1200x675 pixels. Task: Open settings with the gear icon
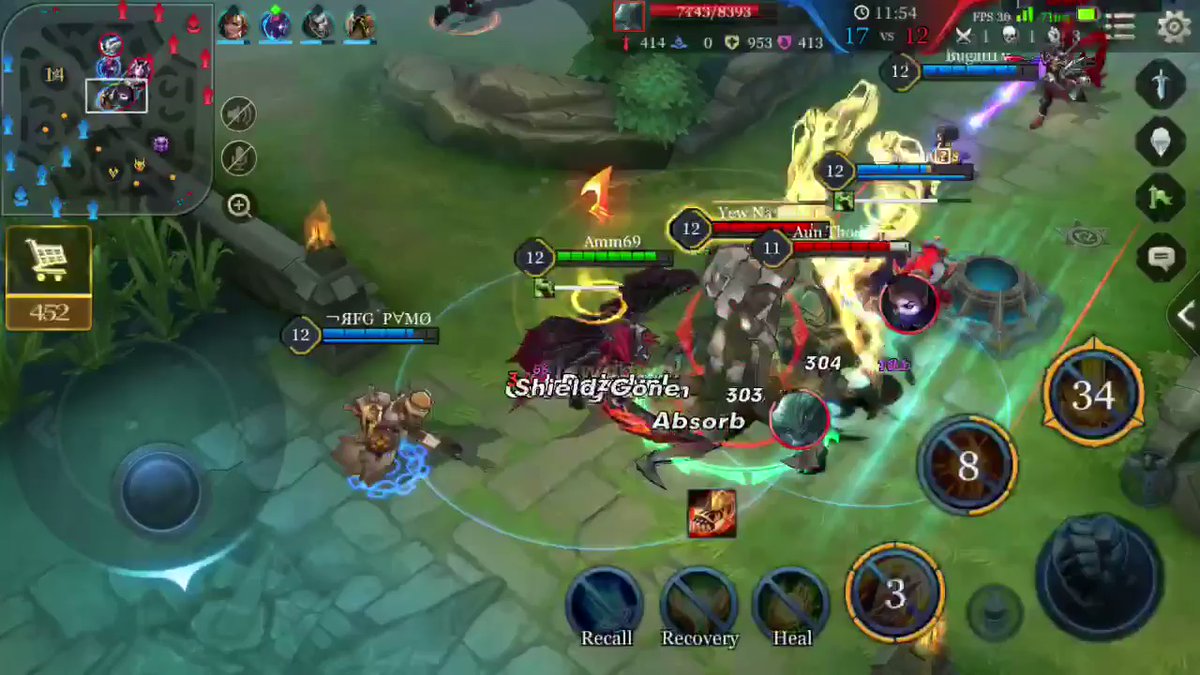point(1174,27)
